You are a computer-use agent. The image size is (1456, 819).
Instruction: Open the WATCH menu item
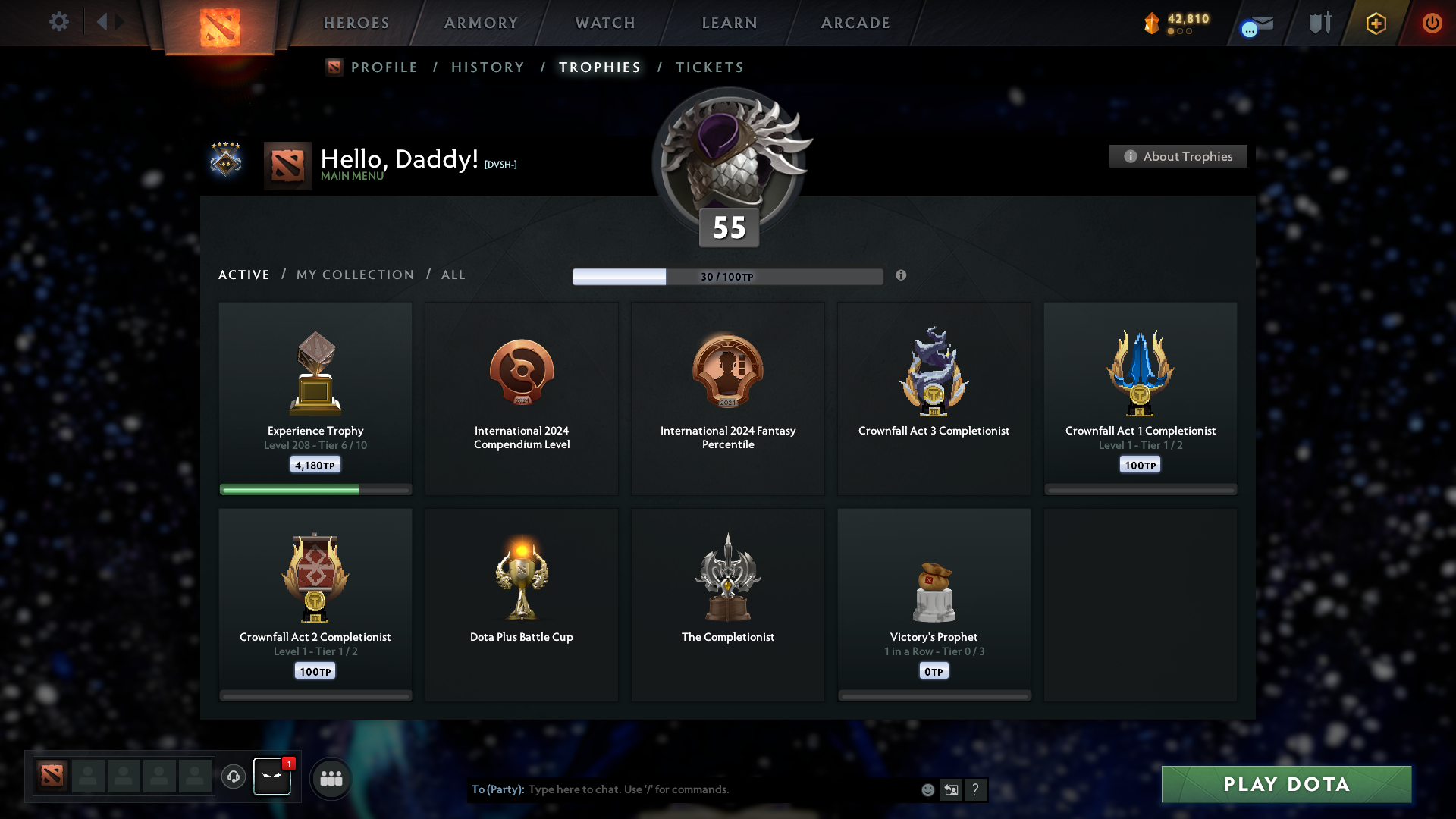(604, 23)
